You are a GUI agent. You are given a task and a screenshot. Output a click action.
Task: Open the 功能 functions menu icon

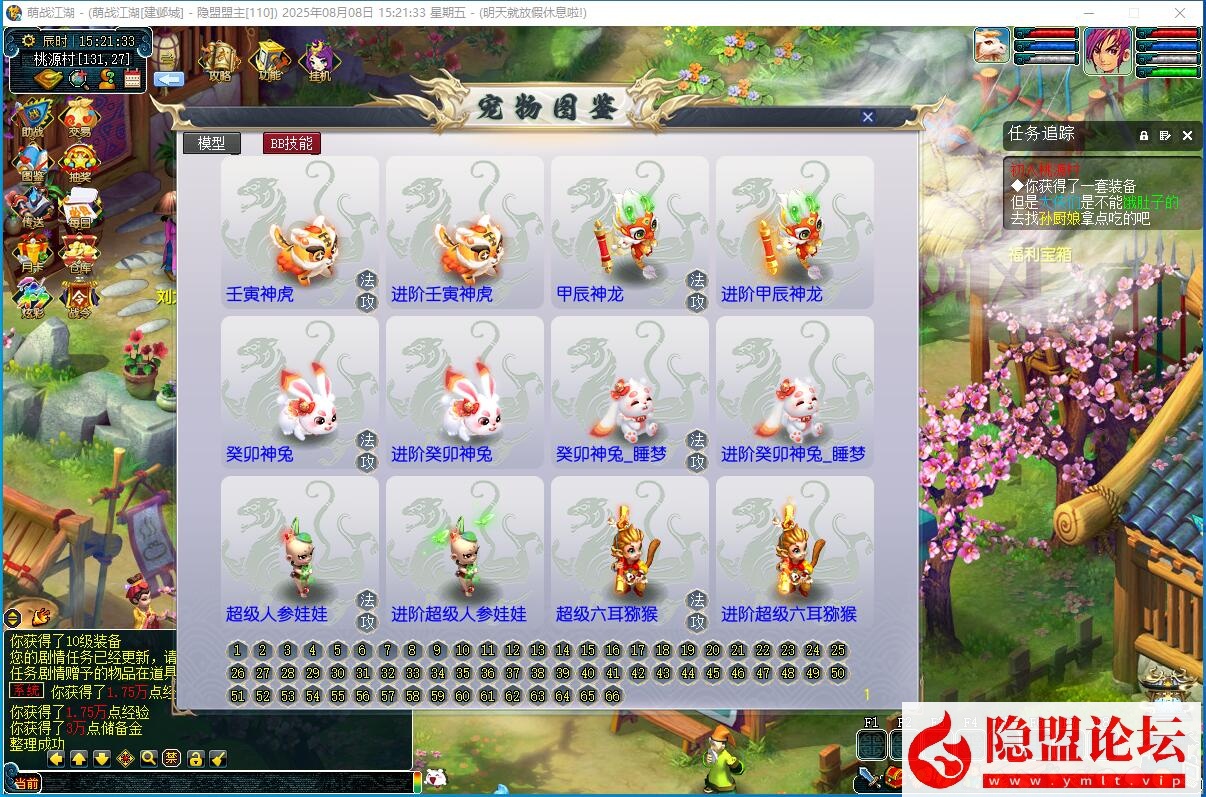coord(269,60)
